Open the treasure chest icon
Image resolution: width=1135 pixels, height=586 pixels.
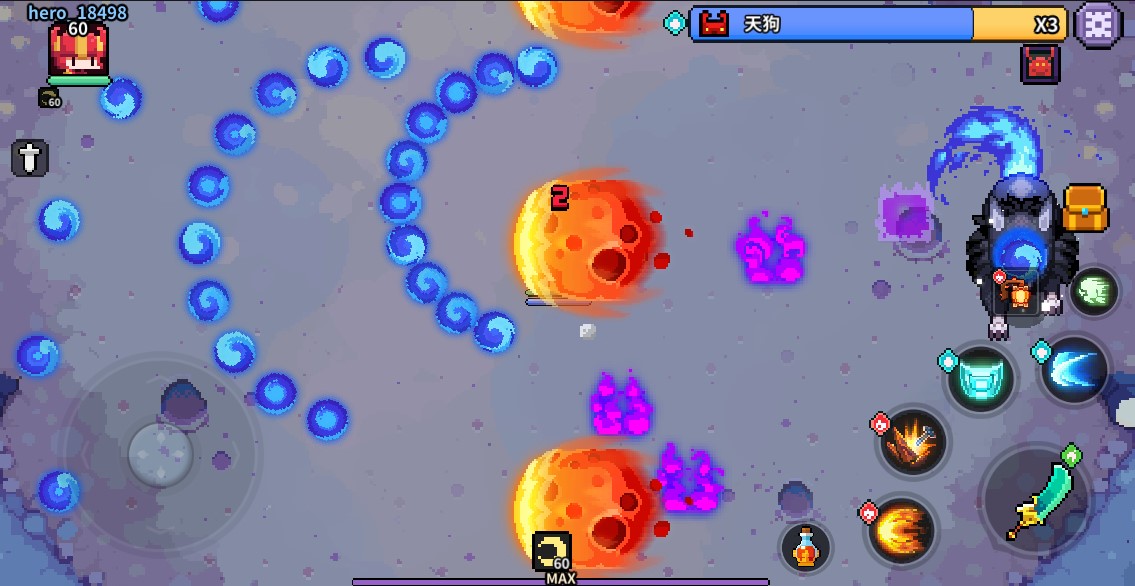click(1084, 208)
